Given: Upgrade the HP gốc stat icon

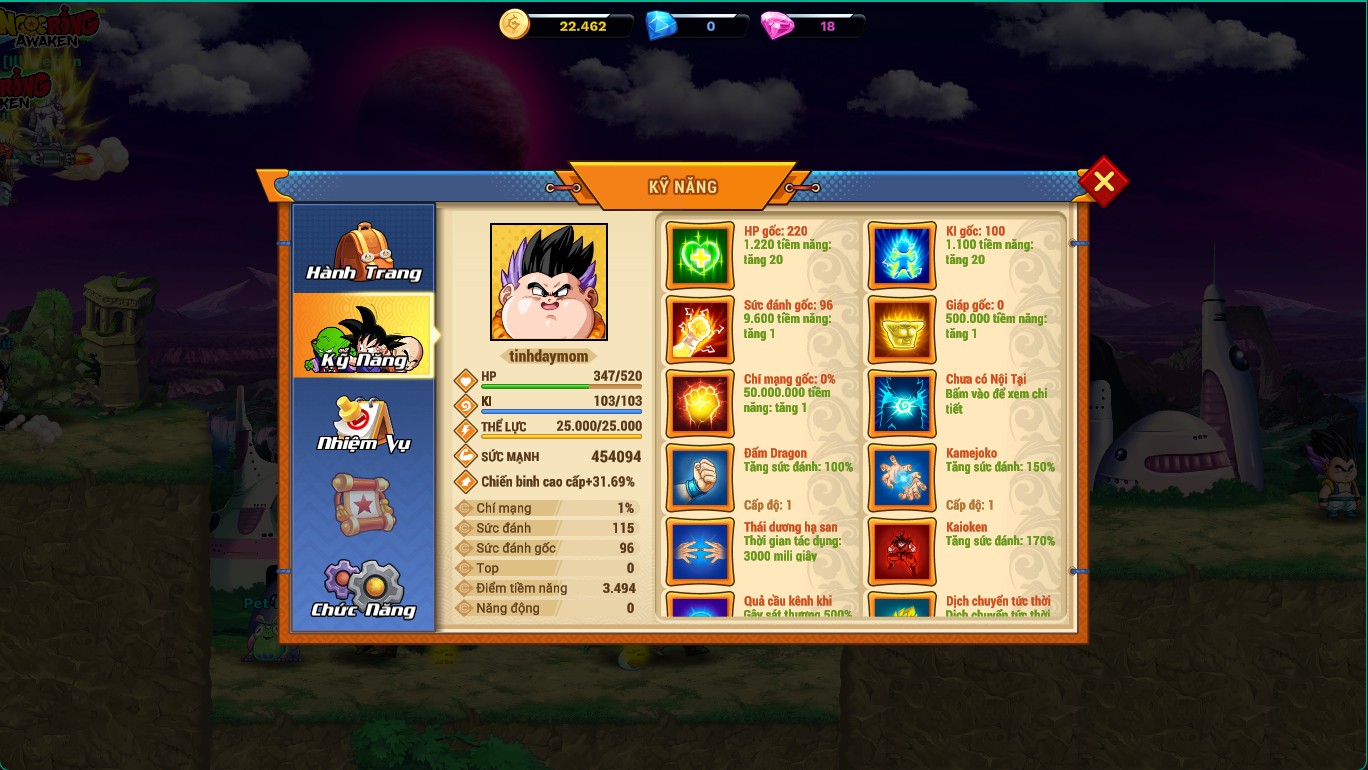Looking at the screenshot, I should tap(700, 256).
